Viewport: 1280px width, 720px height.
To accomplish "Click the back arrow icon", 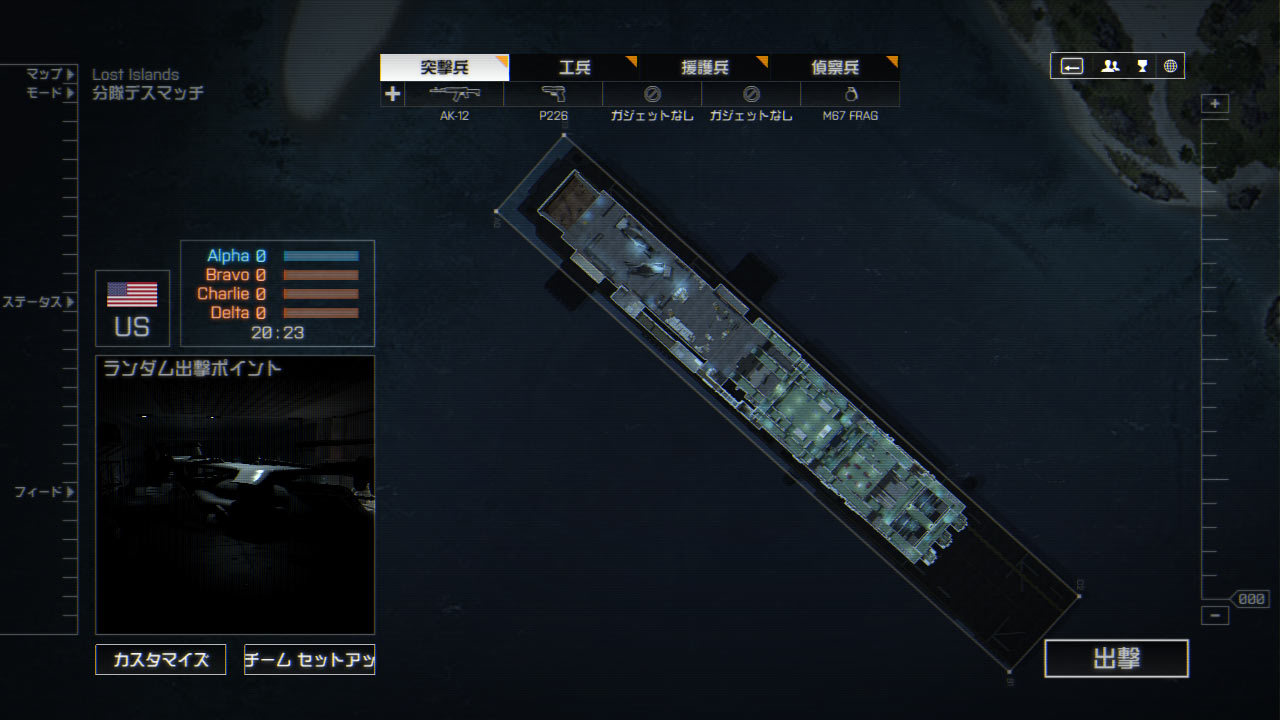I will (1072, 66).
